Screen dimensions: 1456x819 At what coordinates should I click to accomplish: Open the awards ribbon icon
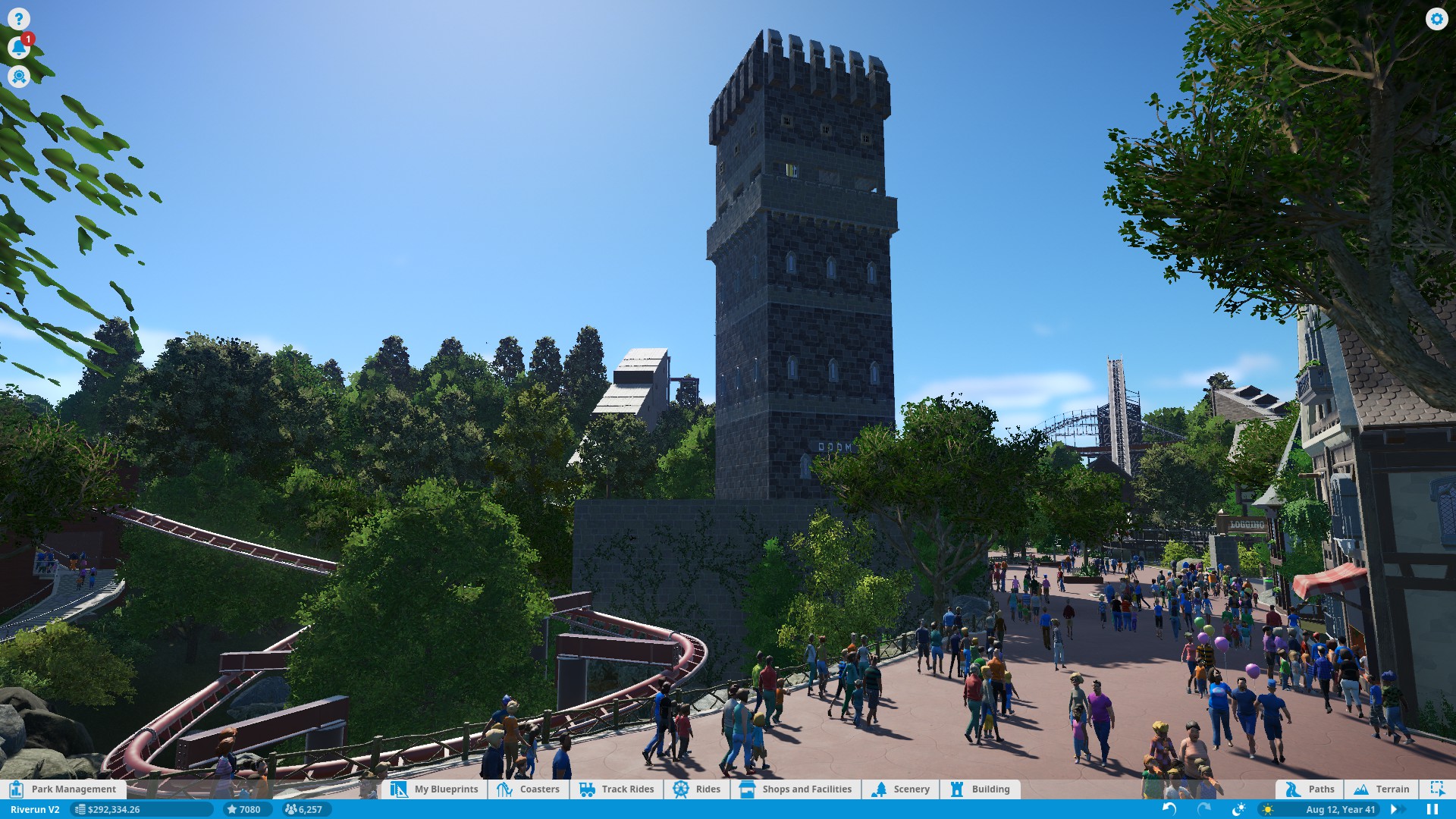click(19, 77)
